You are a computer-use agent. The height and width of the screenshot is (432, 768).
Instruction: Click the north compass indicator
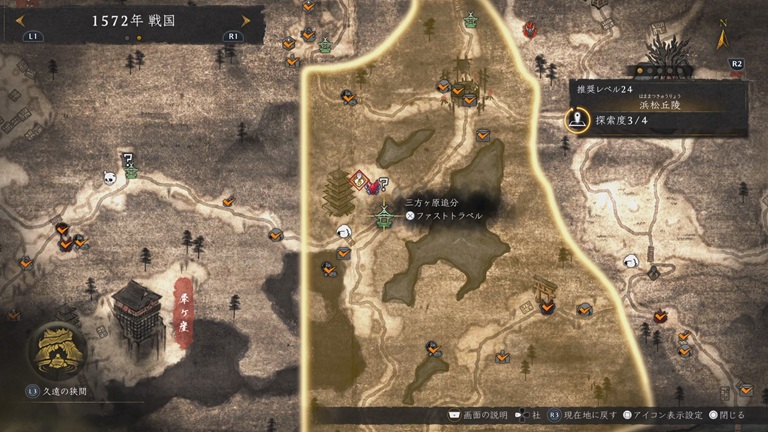[722, 36]
